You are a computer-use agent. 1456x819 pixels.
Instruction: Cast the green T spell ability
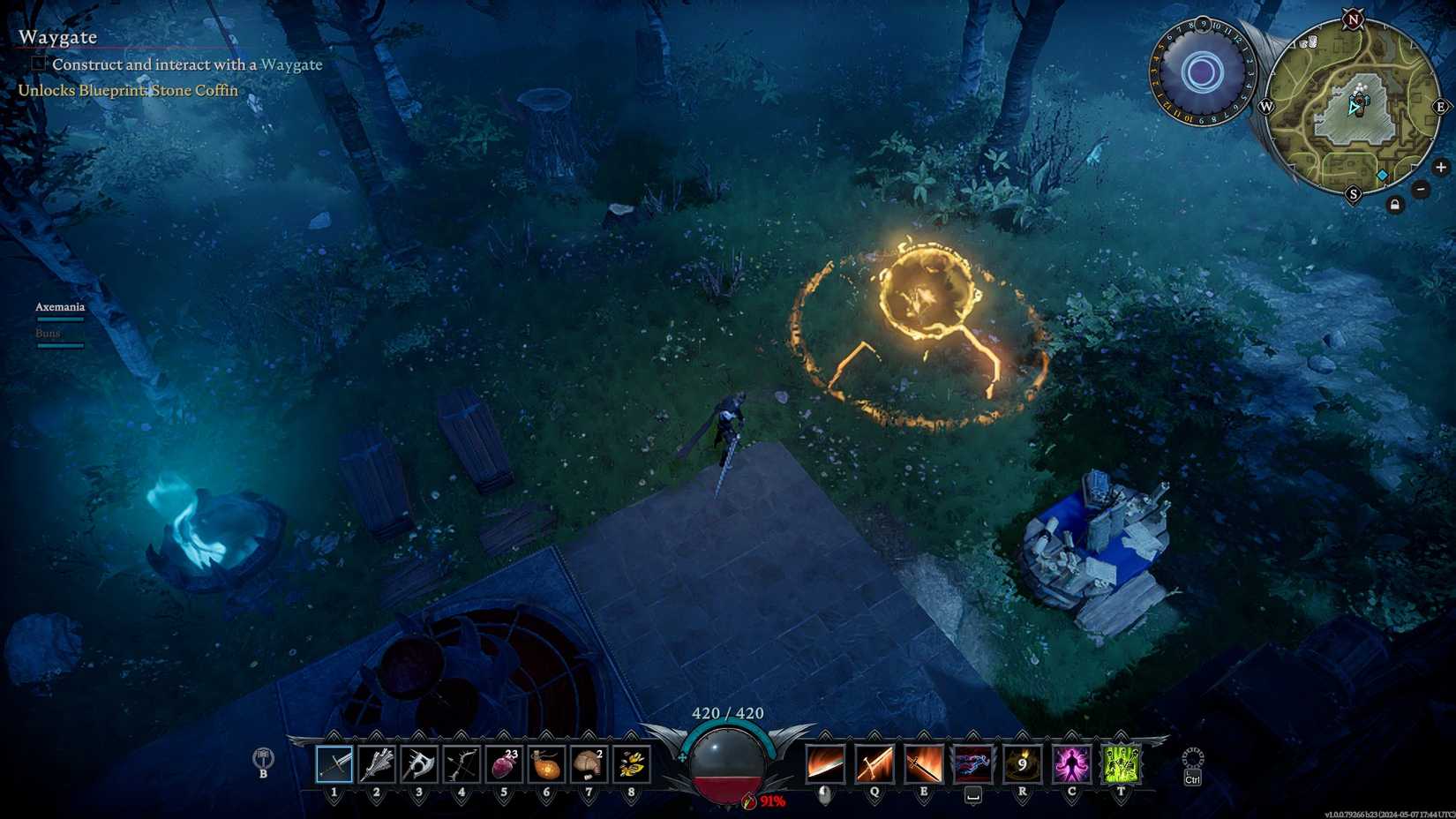tap(1119, 763)
